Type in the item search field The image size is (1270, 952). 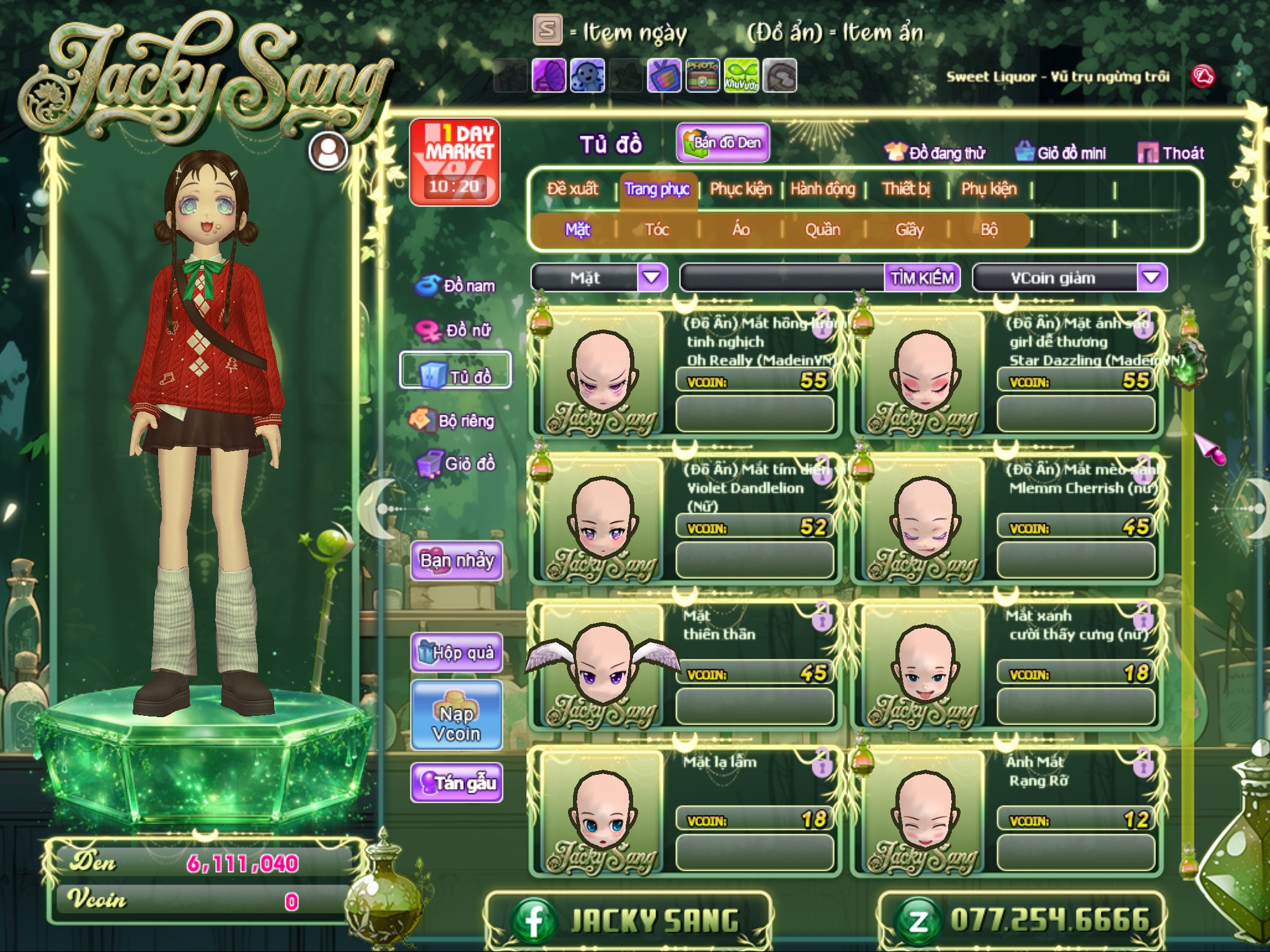pyautogui.click(x=781, y=278)
